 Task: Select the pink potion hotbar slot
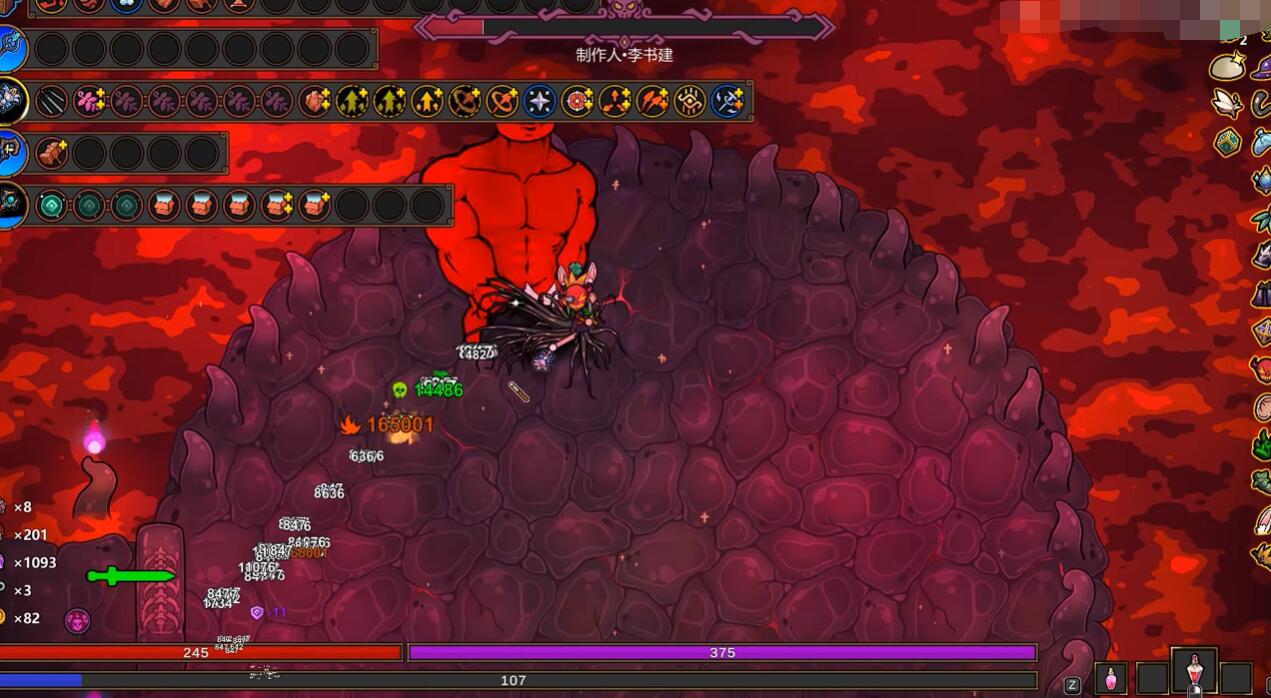pyautogui.click(x=1110, y=678)
